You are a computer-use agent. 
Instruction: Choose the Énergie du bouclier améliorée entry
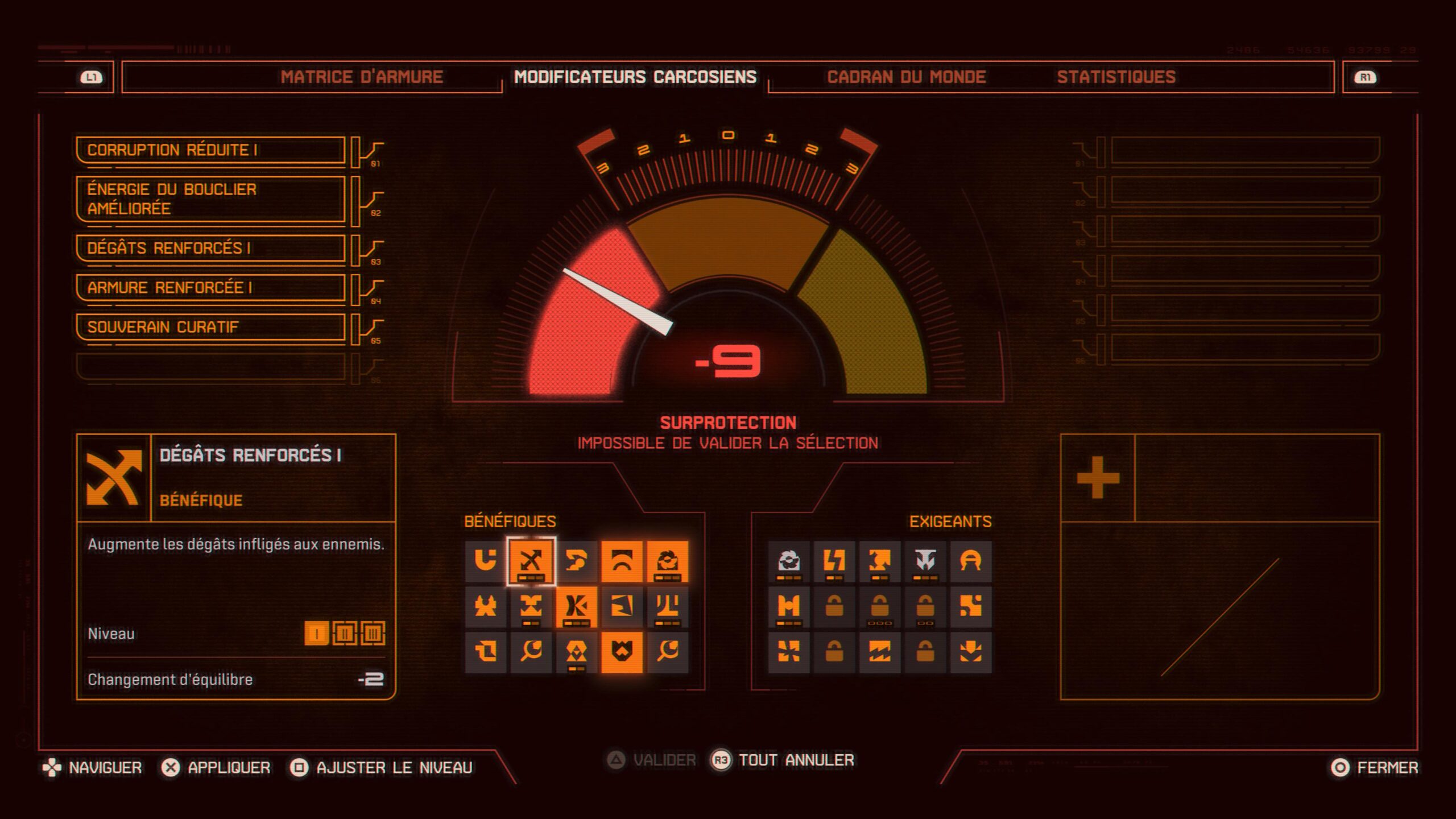coord(210,199)
